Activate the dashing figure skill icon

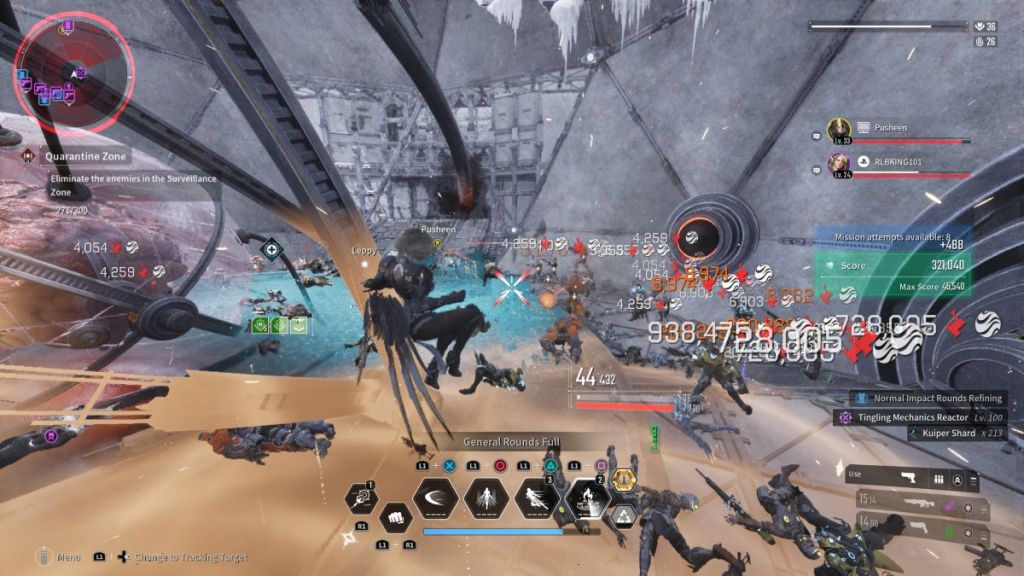click(x=537, y=498)
